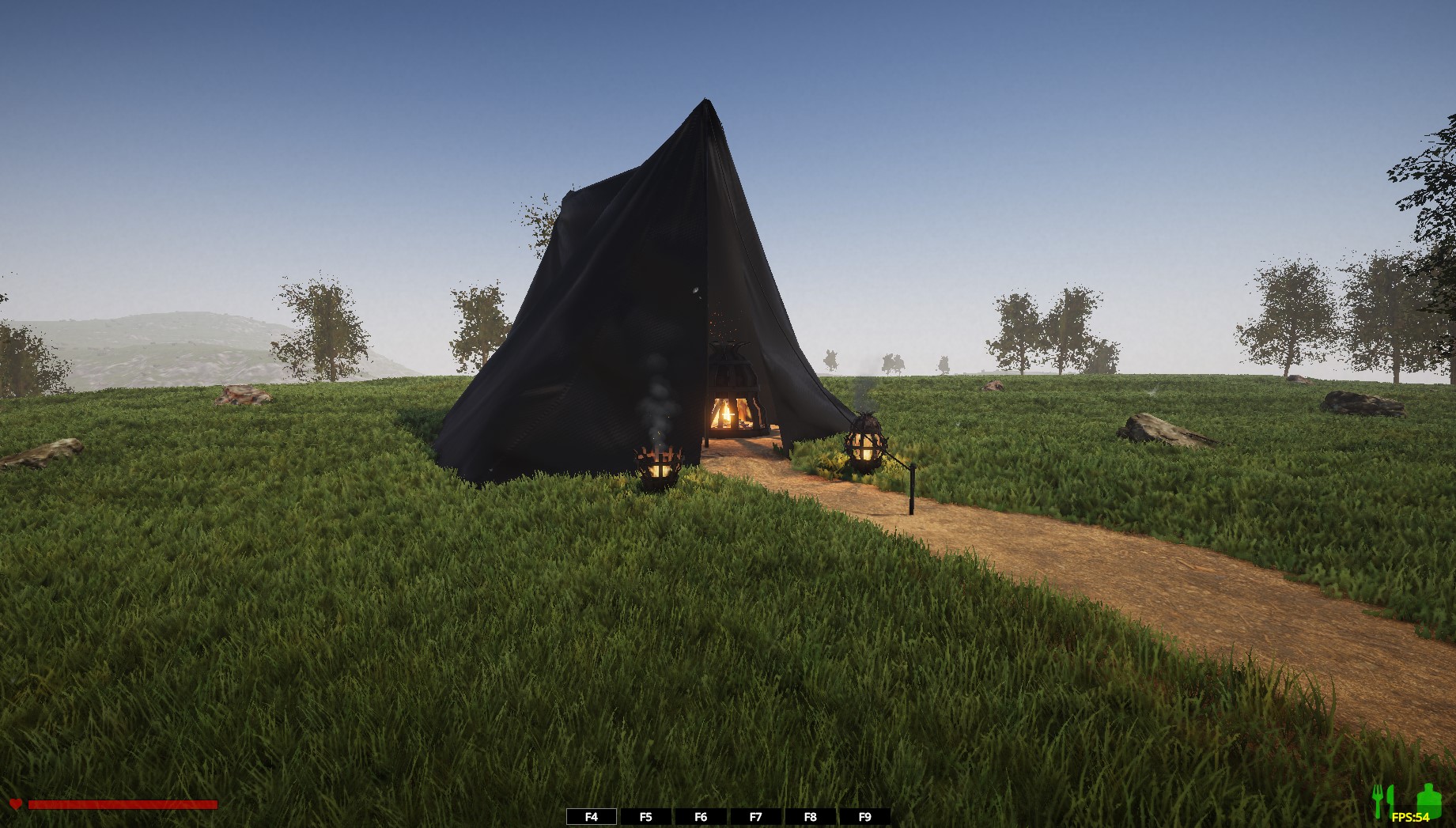
Task: Pick the F9 hotbar slot
Action: [864, 817]
